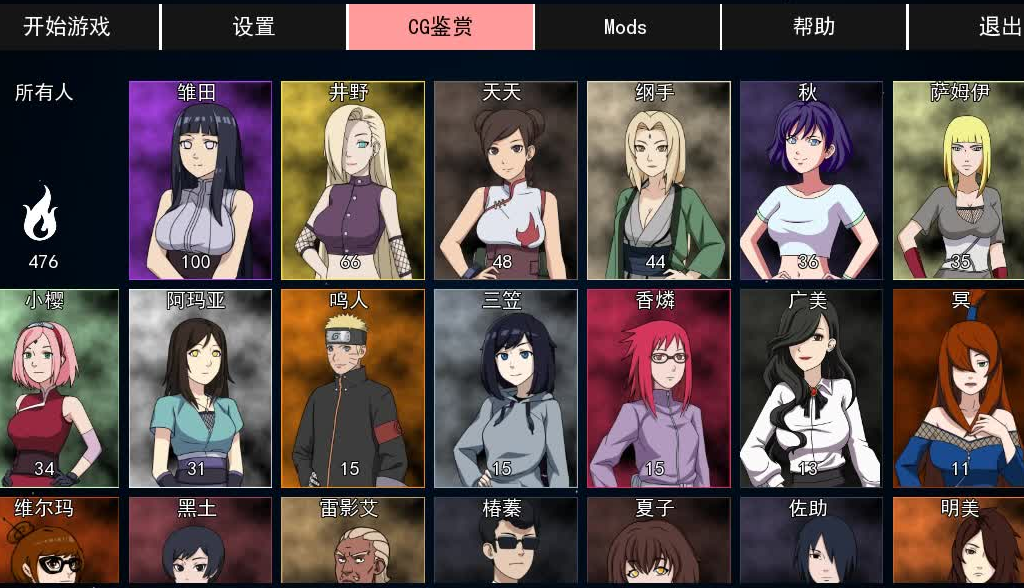The height and width of the screenshot is (588, 1024).
Task: Choose the 鸣人 character card
Action: click(x=353, y=388)
